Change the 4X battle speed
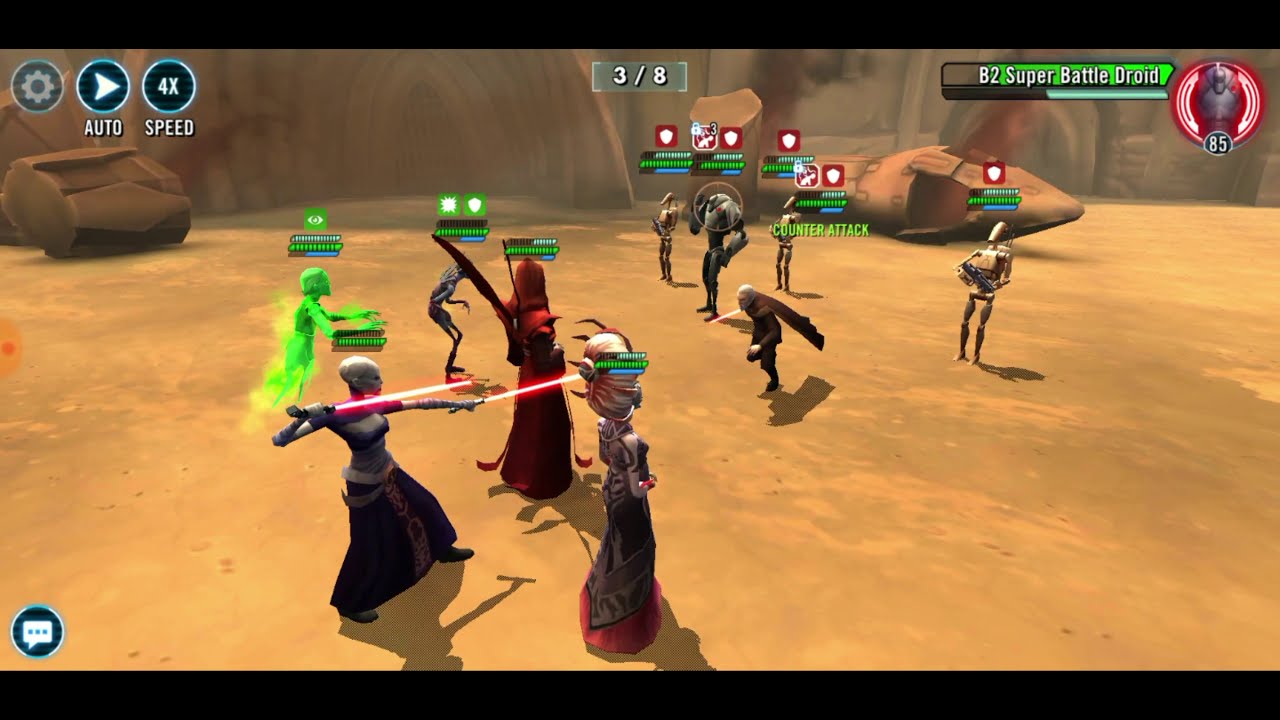Screen dimensions: 1280x720 tap(169, 87)
